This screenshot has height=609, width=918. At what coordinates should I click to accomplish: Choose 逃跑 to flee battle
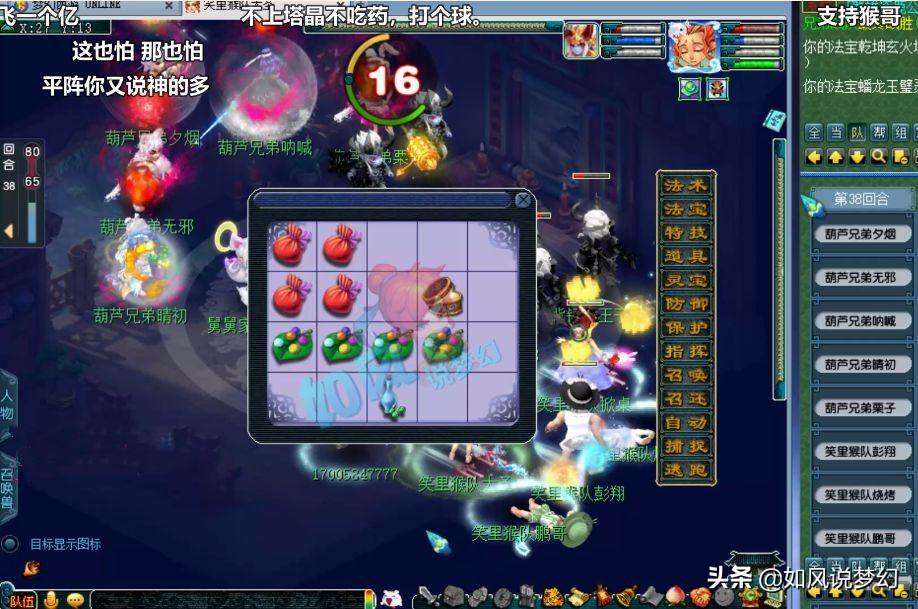[x=686, y=470]
